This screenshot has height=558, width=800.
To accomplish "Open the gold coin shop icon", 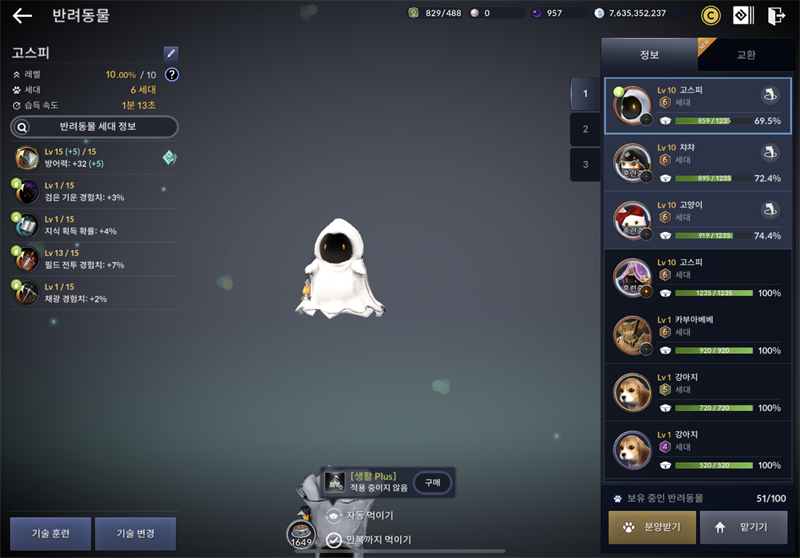I will coord(711,15).
